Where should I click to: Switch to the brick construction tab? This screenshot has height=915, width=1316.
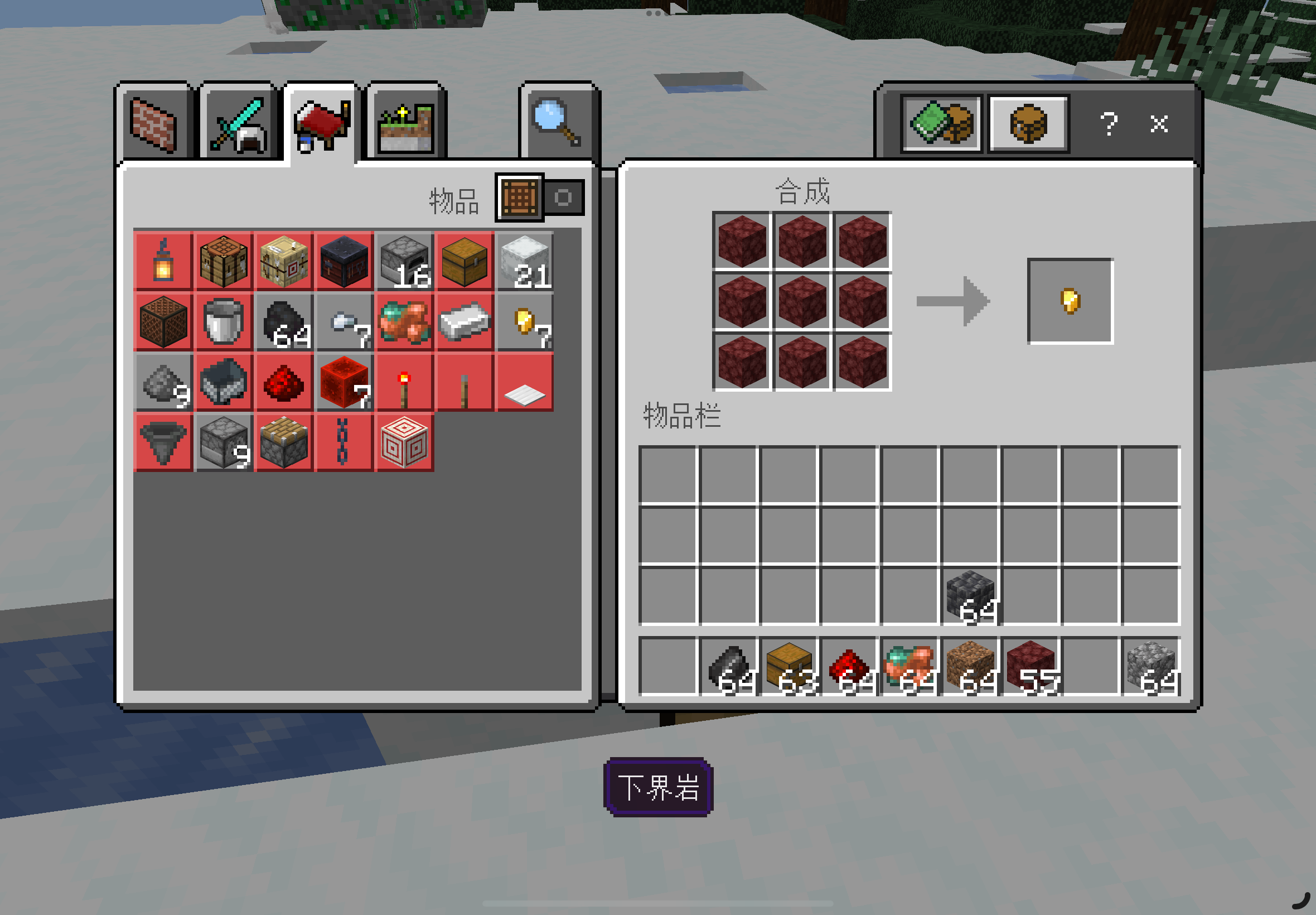click(x=153, y=124)
